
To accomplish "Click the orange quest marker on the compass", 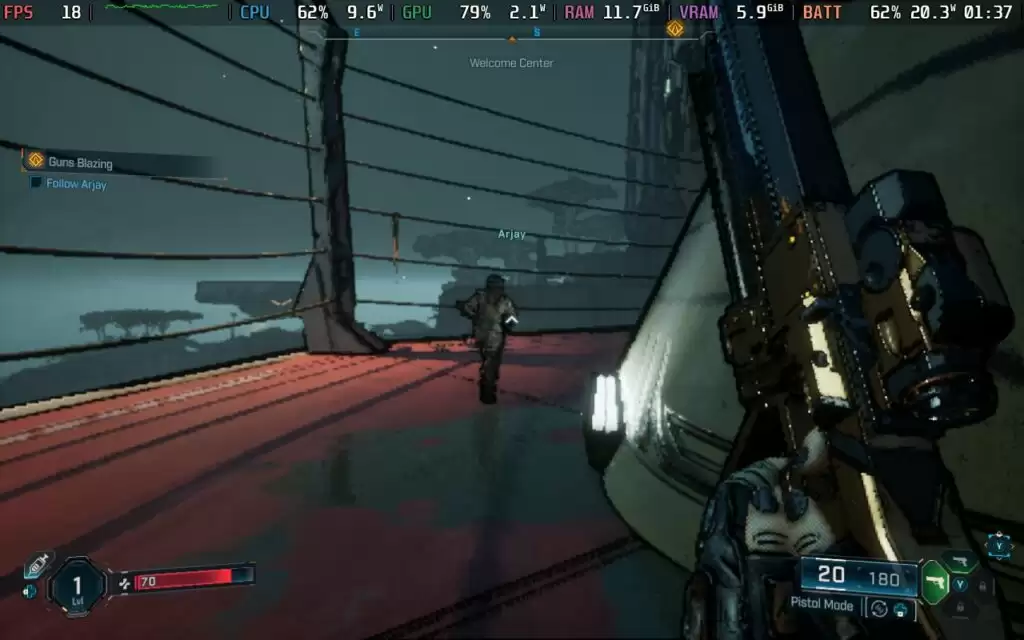I will tap(674, 28).
